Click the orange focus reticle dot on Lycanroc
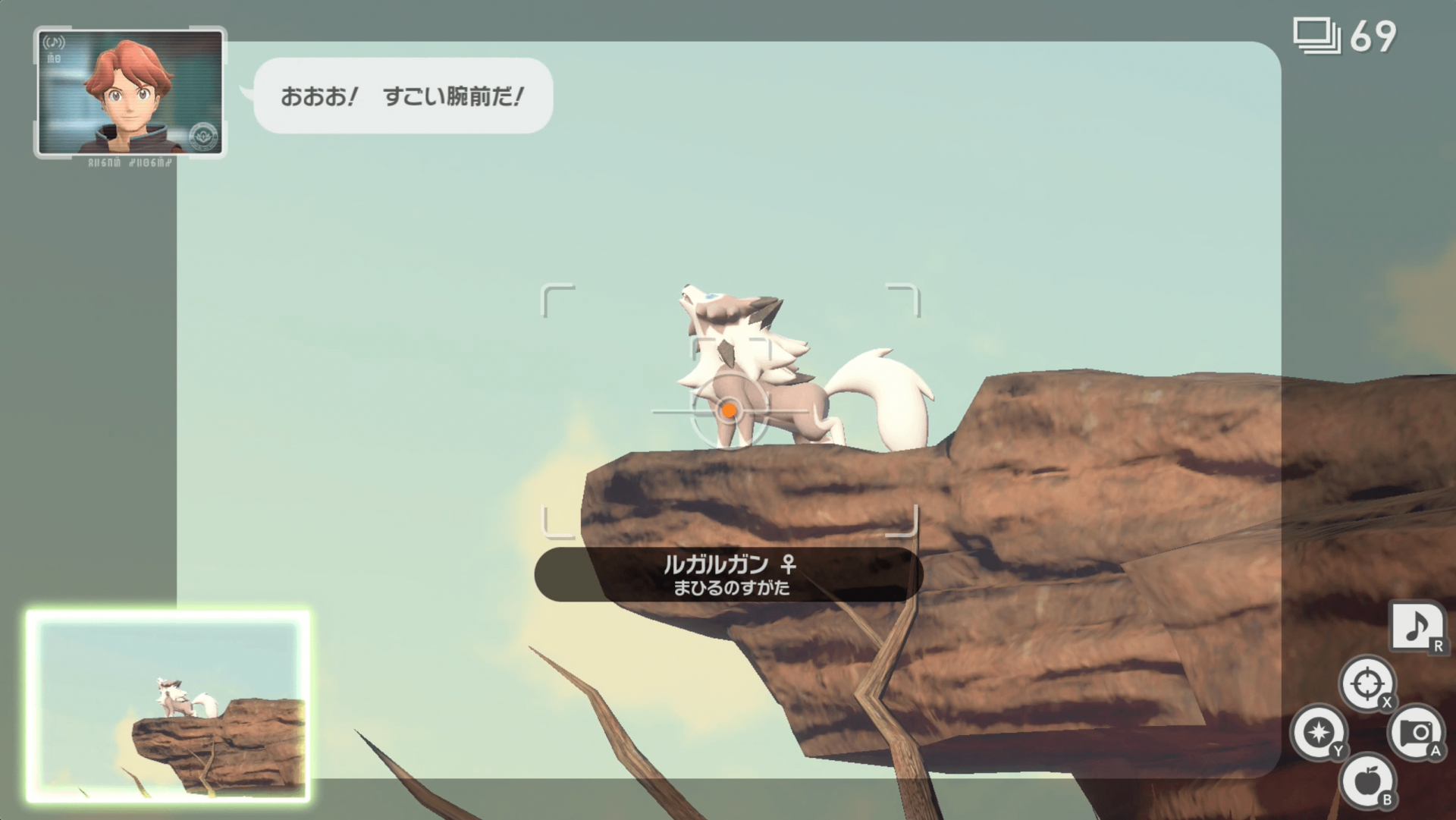This screenshot has height=820, width=1456. tap(730, 410)
